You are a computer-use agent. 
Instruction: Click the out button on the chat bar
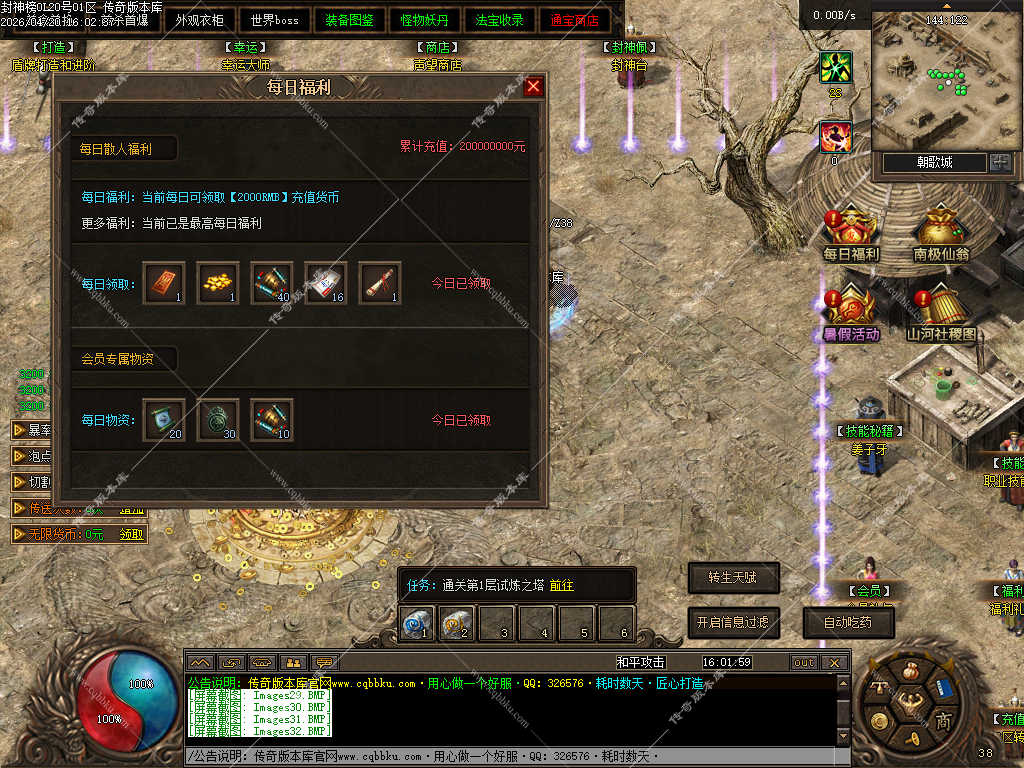[x=803, y=662]
